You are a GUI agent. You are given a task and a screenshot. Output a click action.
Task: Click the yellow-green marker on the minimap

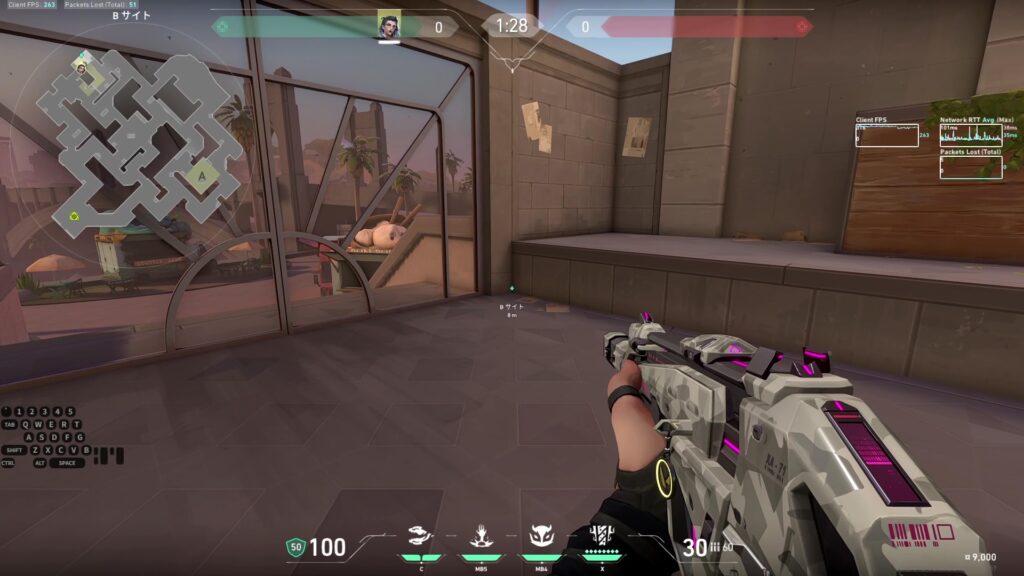(x=74, y=215)
